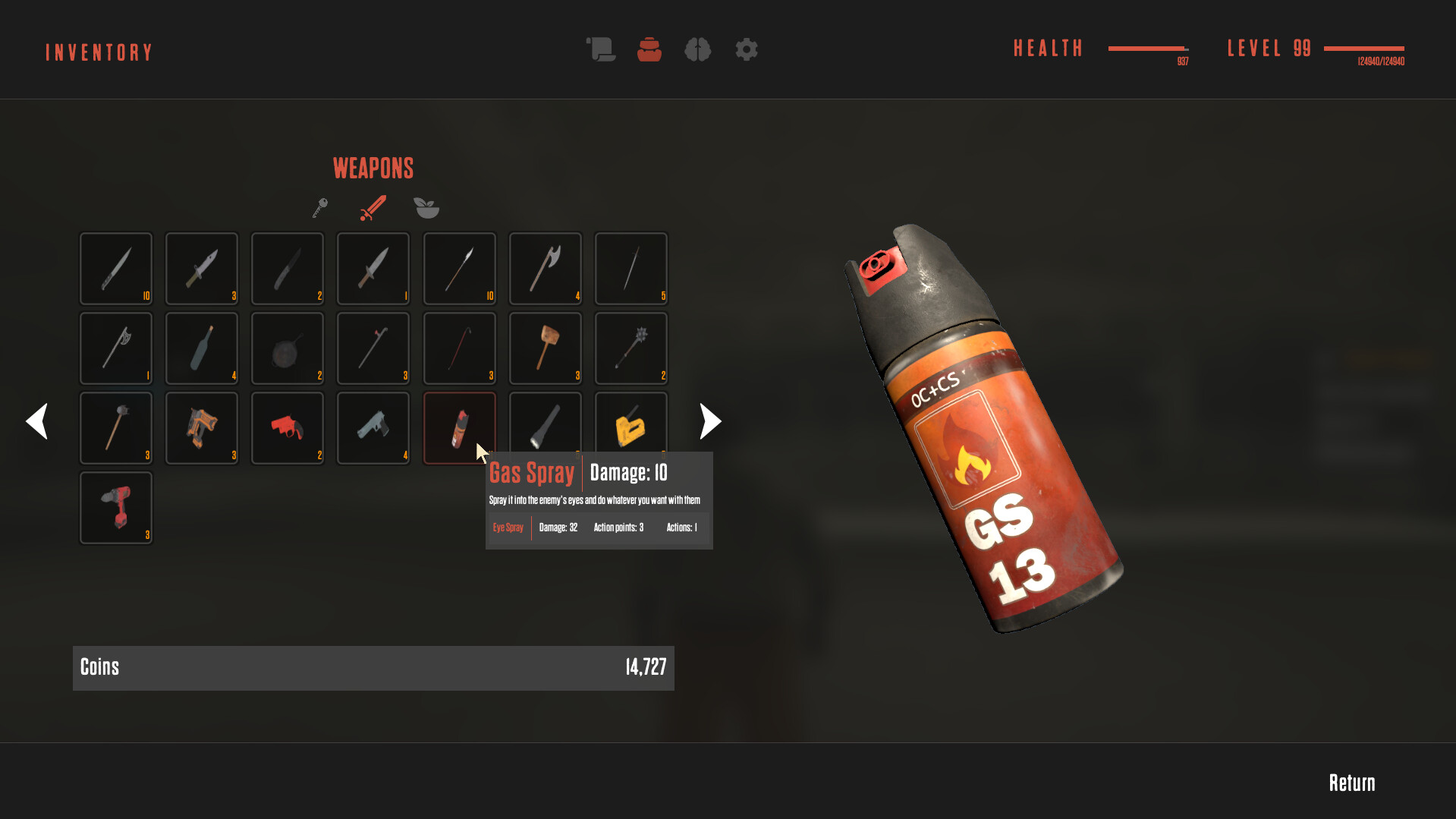Open the scroll quest log tab
The image size is (1456, 819).
[600, 50]
